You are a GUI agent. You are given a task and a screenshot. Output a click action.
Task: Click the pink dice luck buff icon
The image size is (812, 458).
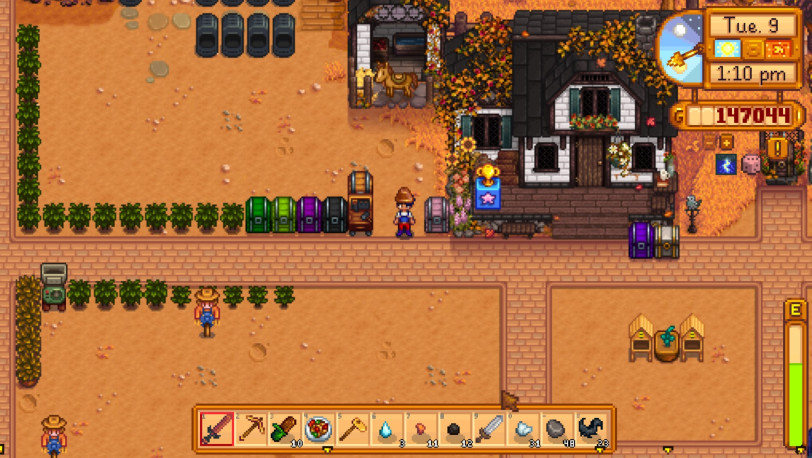[x=750, y=165]
